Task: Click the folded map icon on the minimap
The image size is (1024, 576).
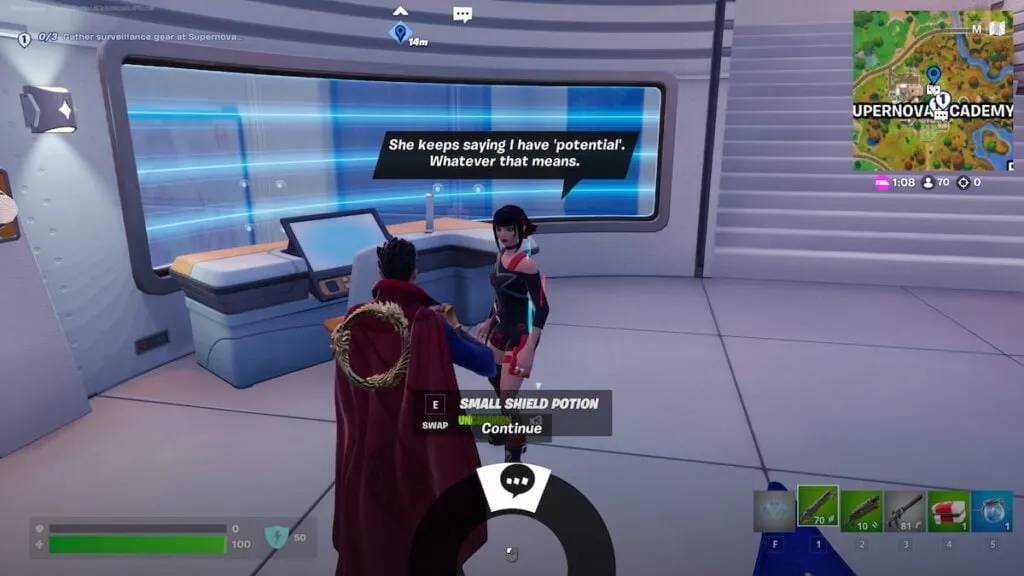Action: [996, 28]
